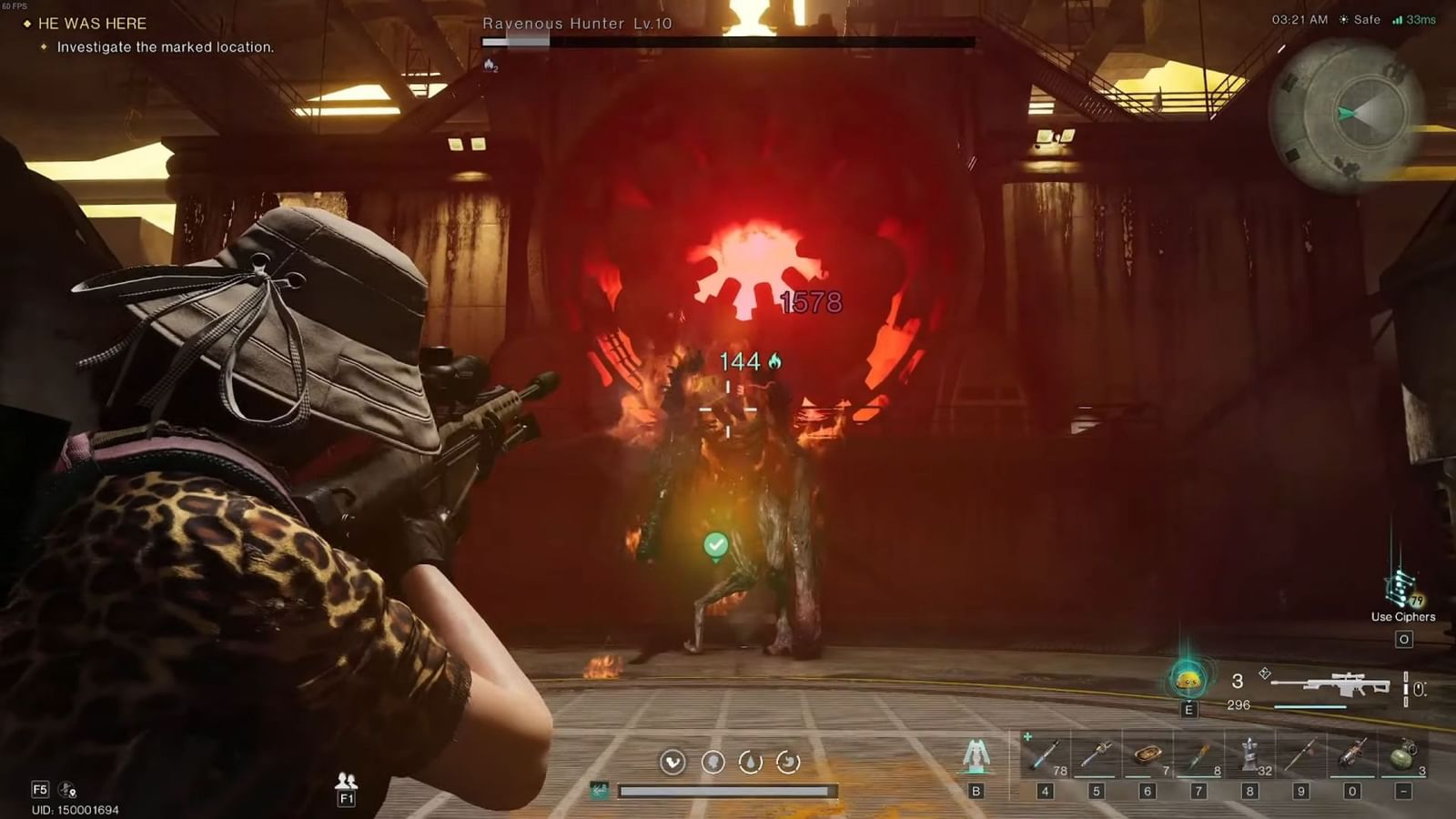Click the head sanity status icon

(713, 762)
